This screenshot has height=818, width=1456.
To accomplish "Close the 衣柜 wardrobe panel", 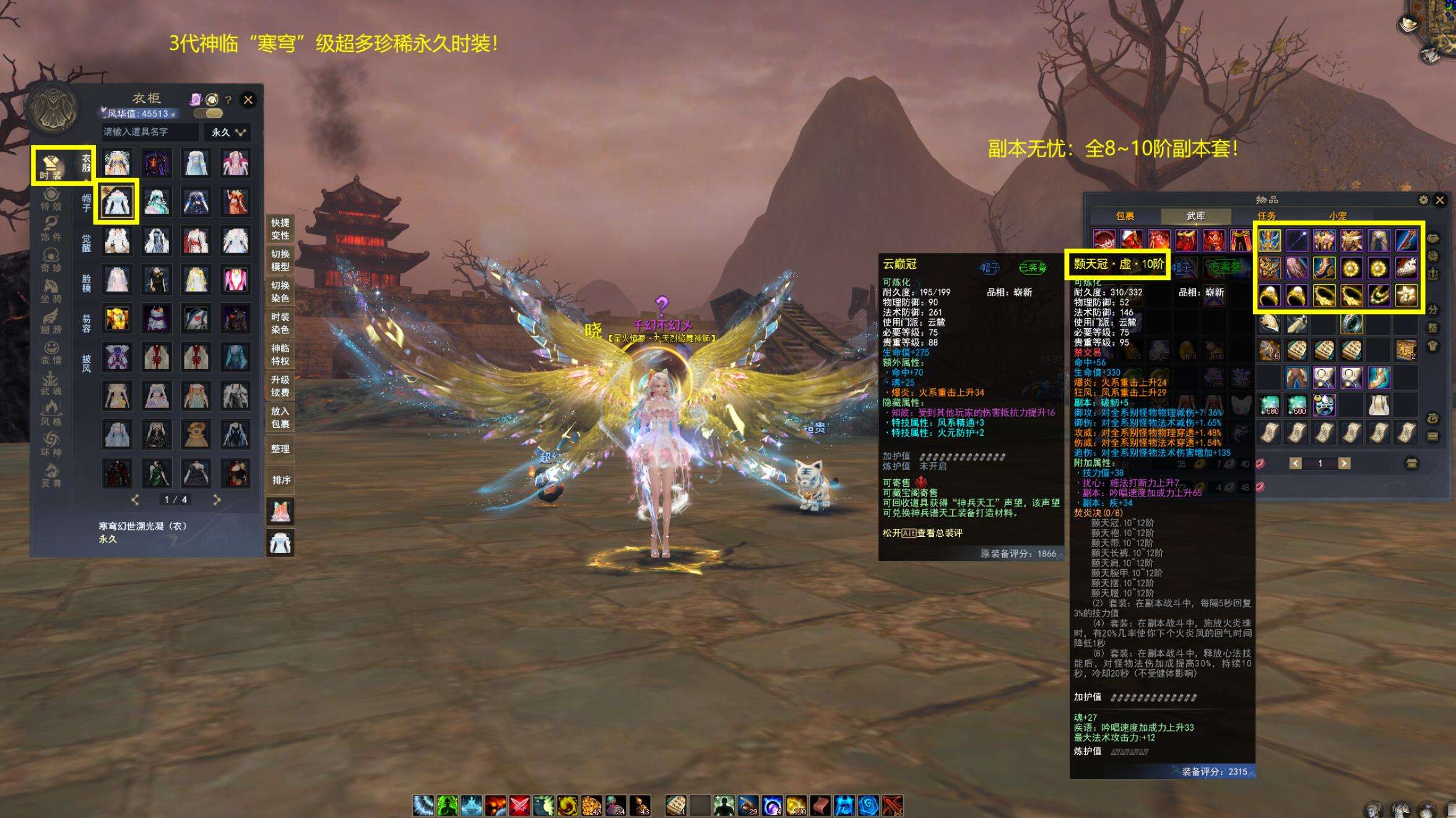I will coord(248,100).
